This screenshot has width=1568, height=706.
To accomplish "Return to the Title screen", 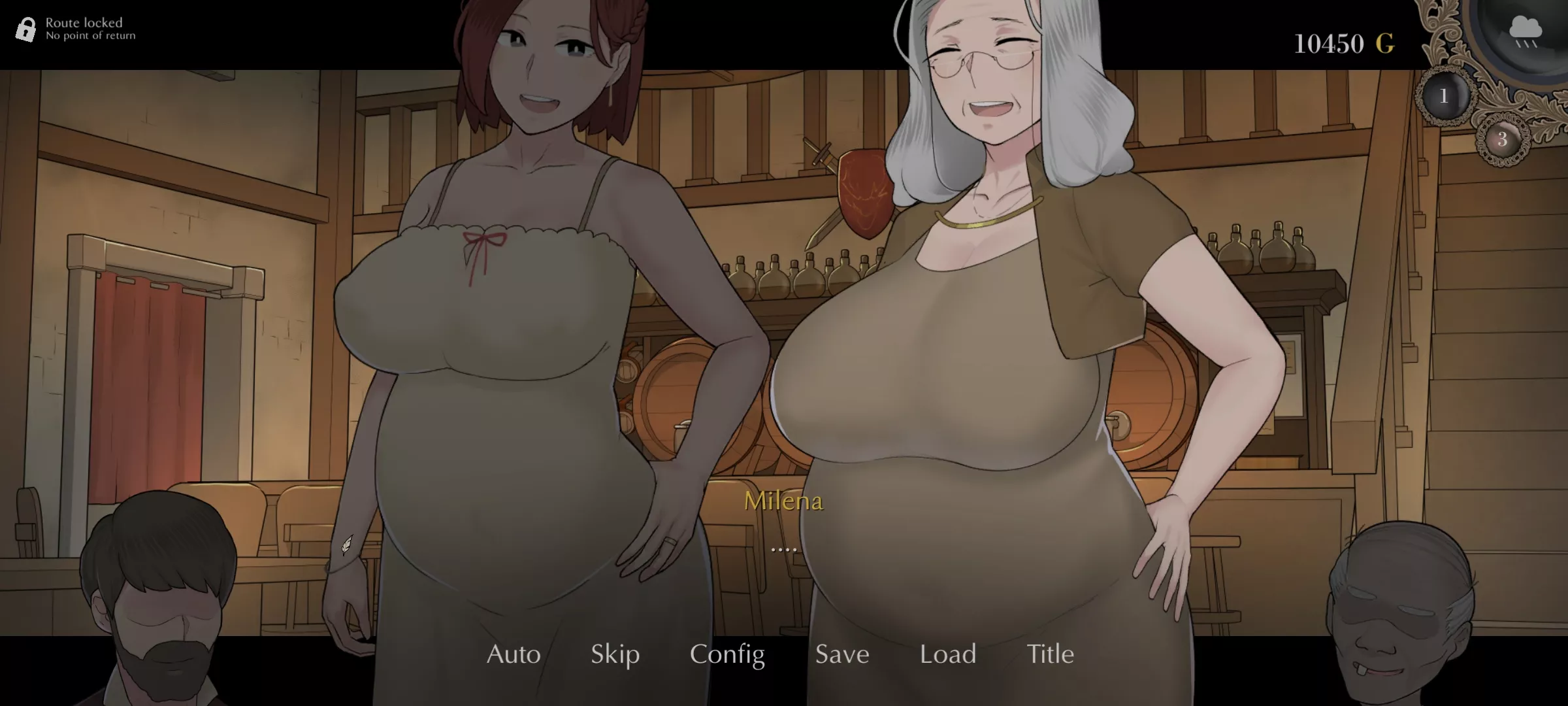I will click(x=1051, y=654).
